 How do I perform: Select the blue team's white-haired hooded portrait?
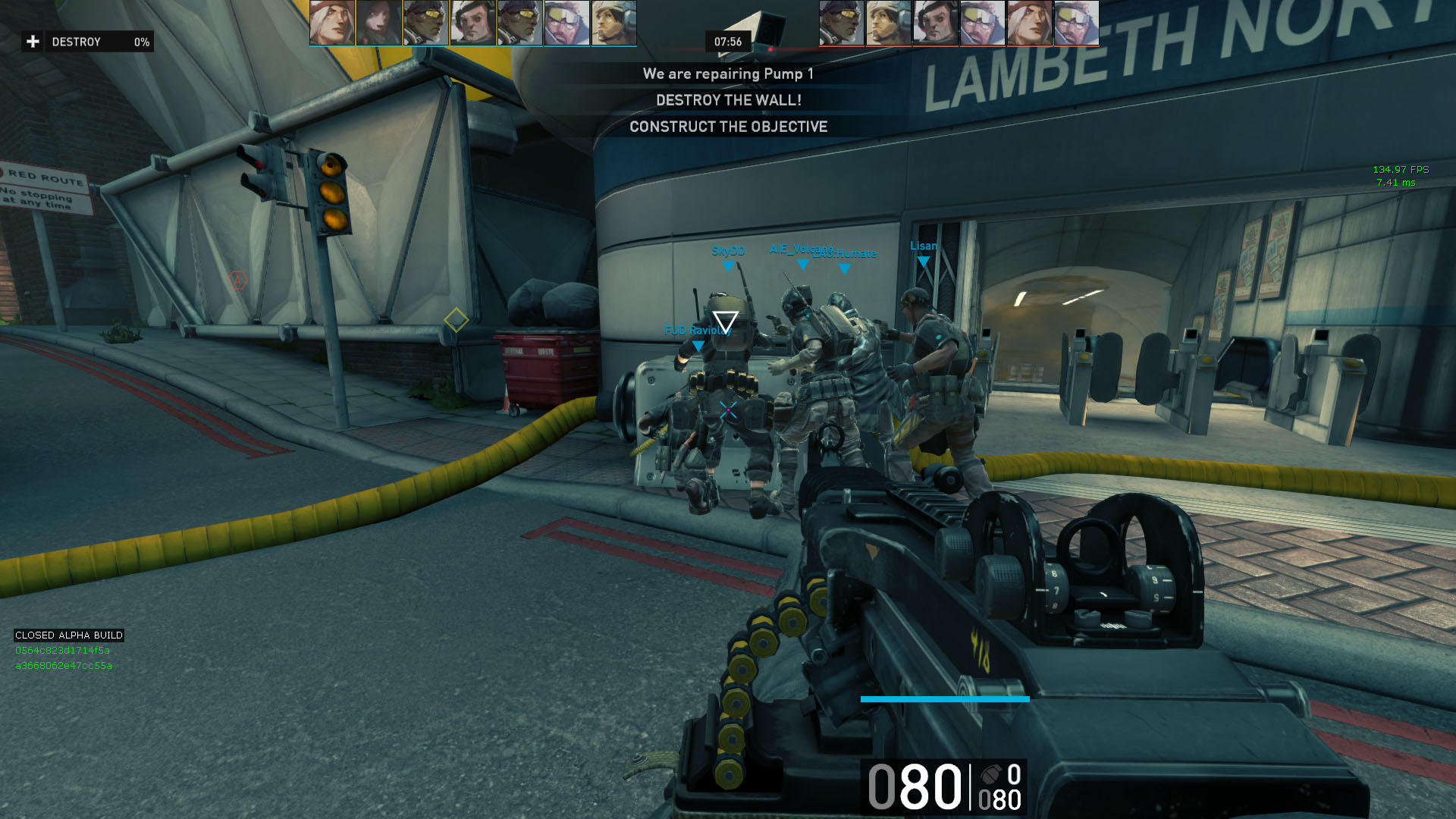[x=332, y=23]
